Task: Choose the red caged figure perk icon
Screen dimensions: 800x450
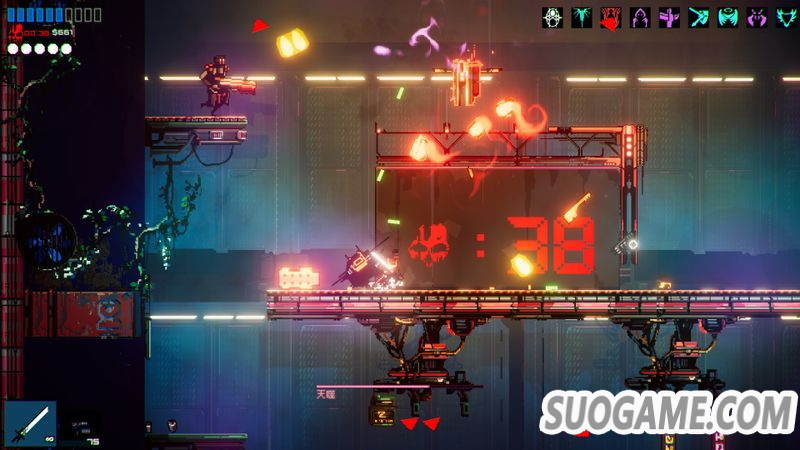Action: tap(611, 17)
